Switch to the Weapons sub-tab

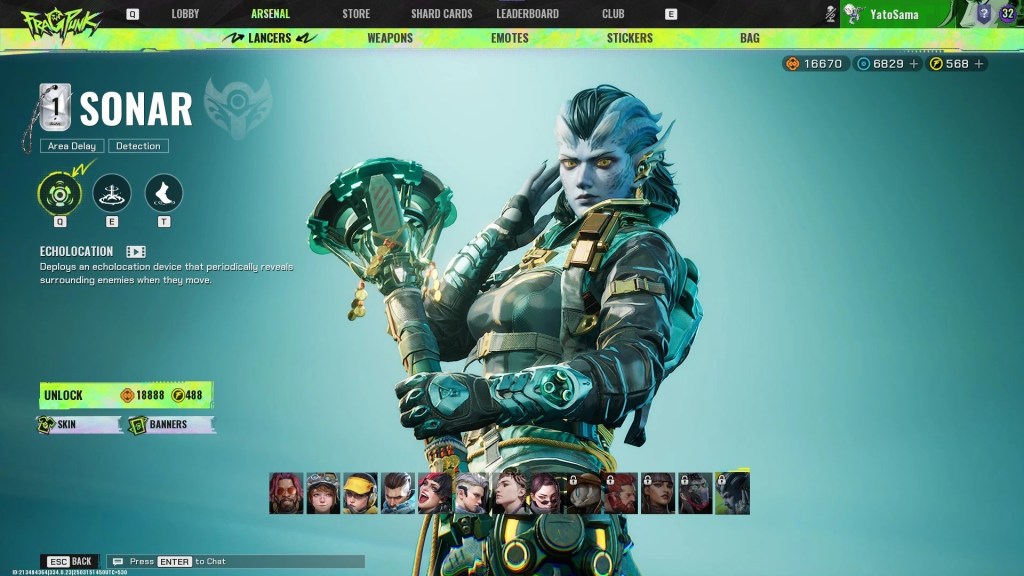pyautogui.click(x=390, y=38)
